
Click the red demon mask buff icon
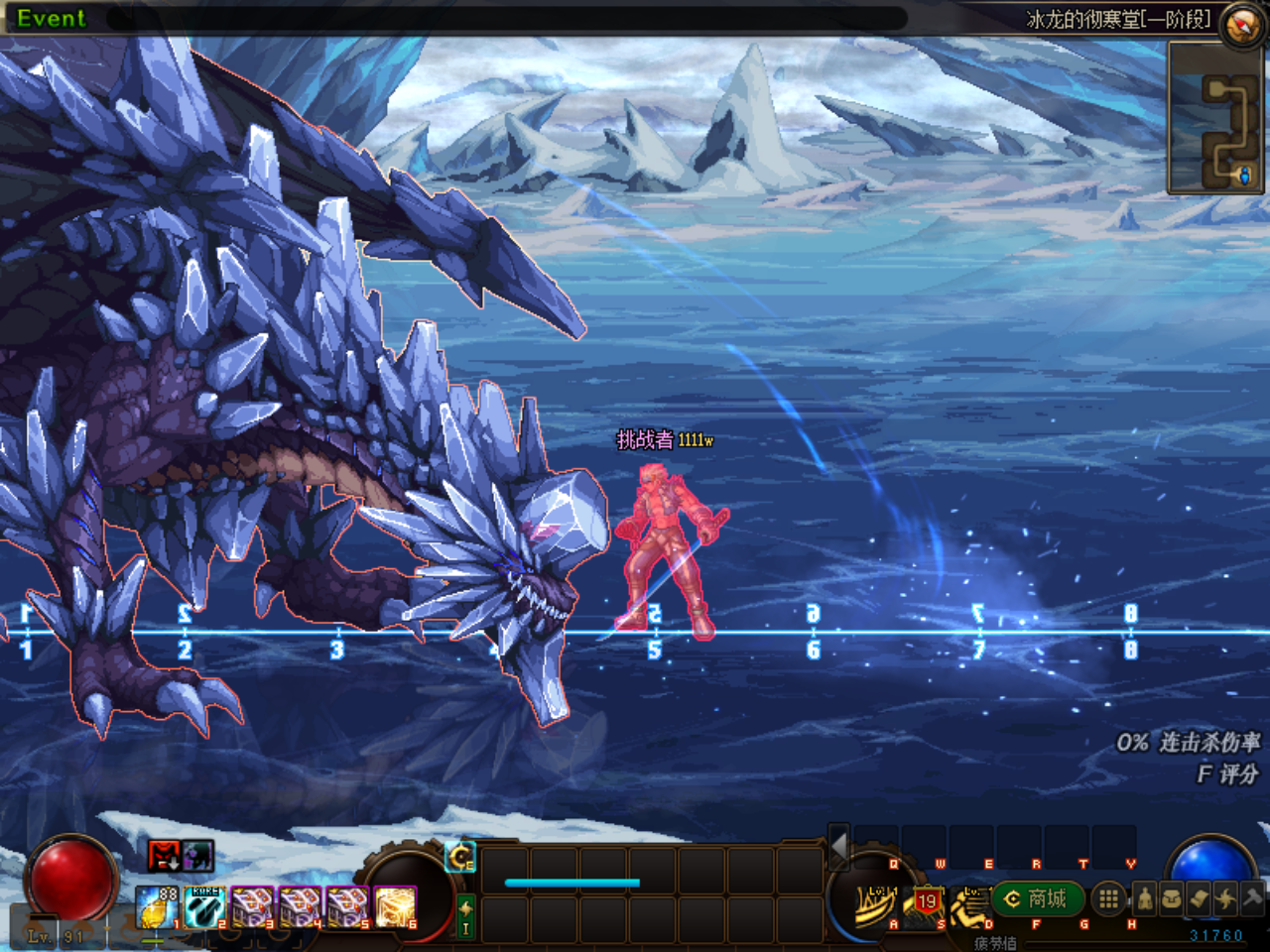click(x=164, y=856)
